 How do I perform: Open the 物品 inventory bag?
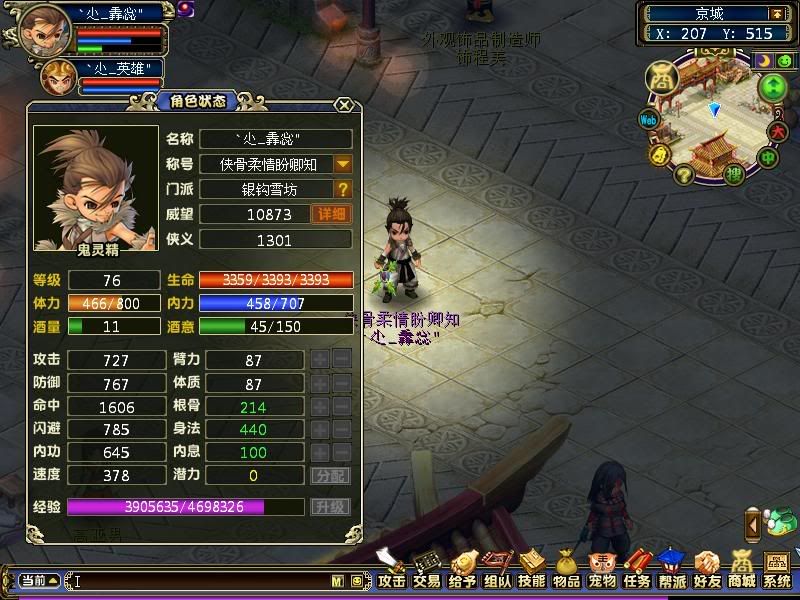click(567, 571)
